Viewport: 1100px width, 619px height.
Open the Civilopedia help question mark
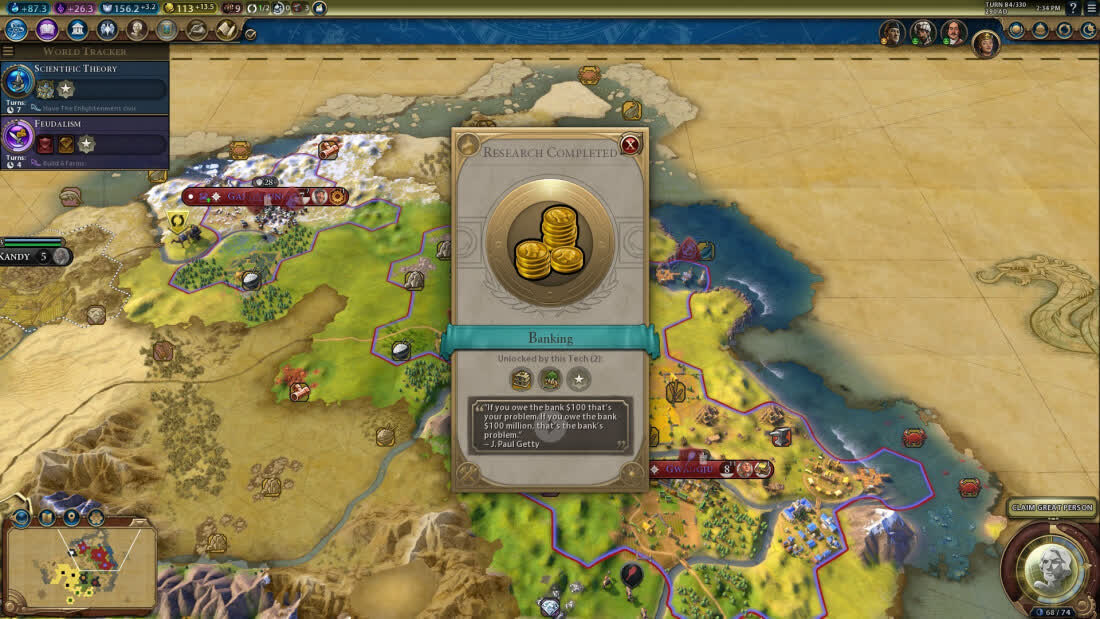coord(1074,8)
